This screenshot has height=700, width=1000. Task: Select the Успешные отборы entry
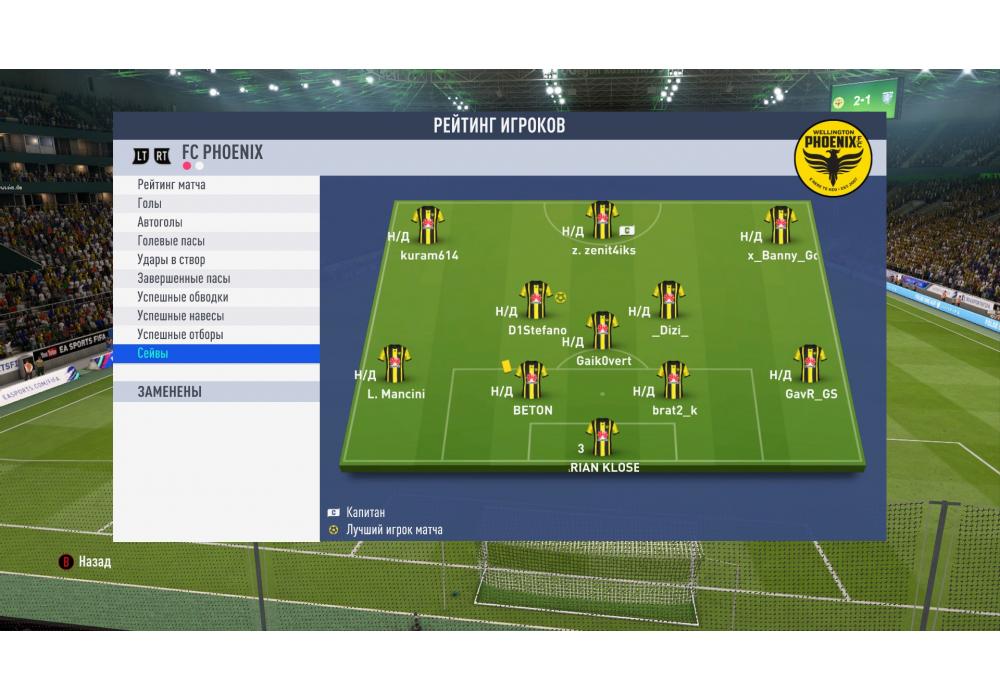pos(180,335)
